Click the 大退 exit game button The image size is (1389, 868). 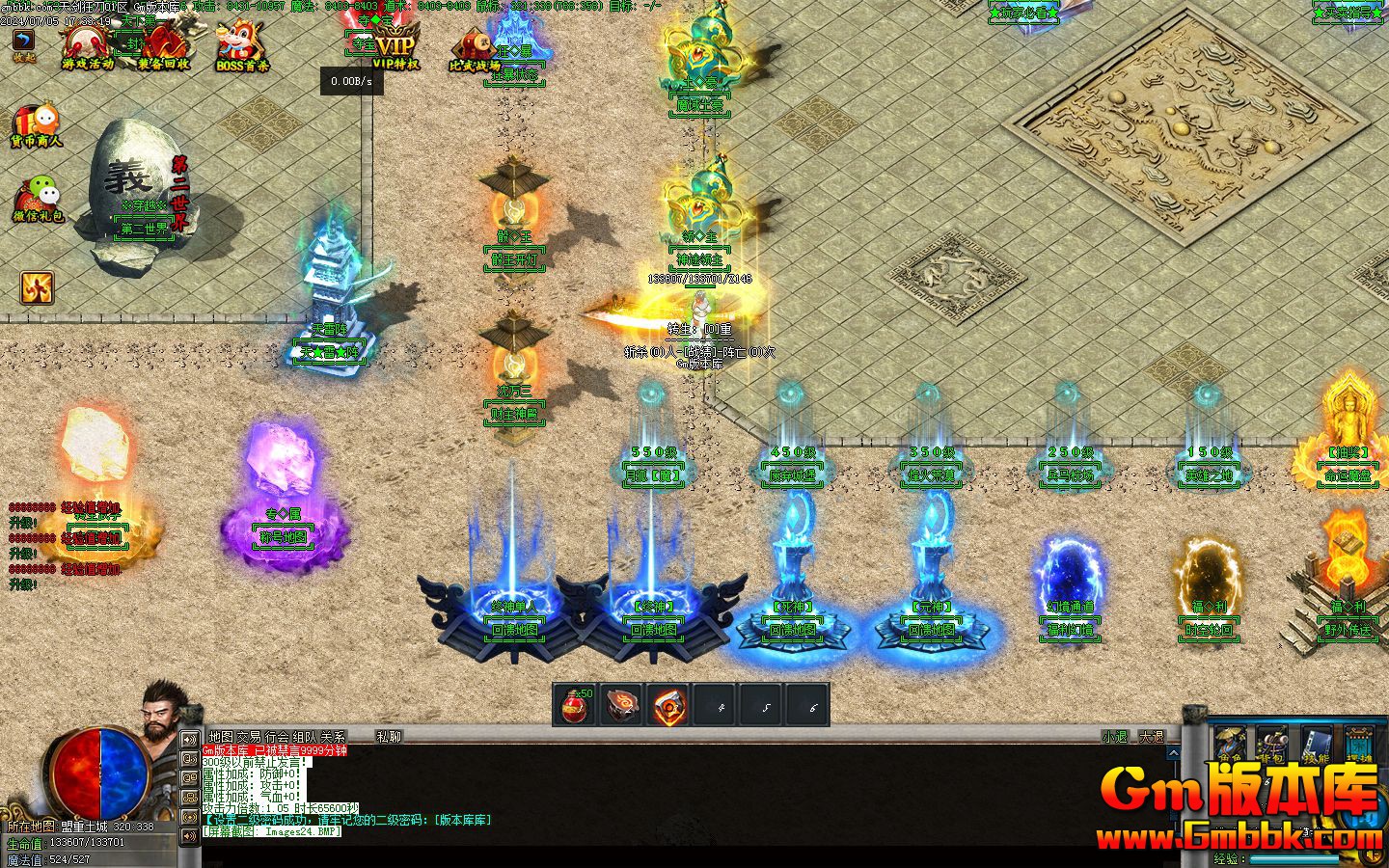point(1152,737)
